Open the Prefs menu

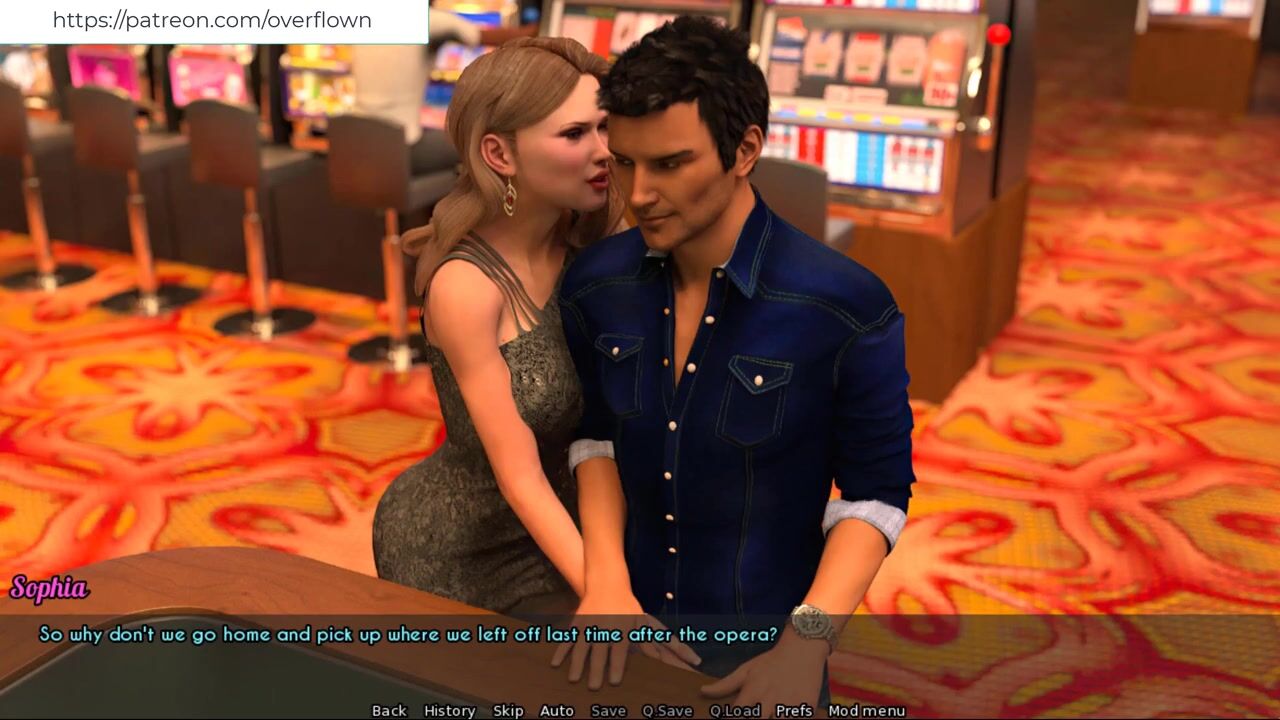794,710
